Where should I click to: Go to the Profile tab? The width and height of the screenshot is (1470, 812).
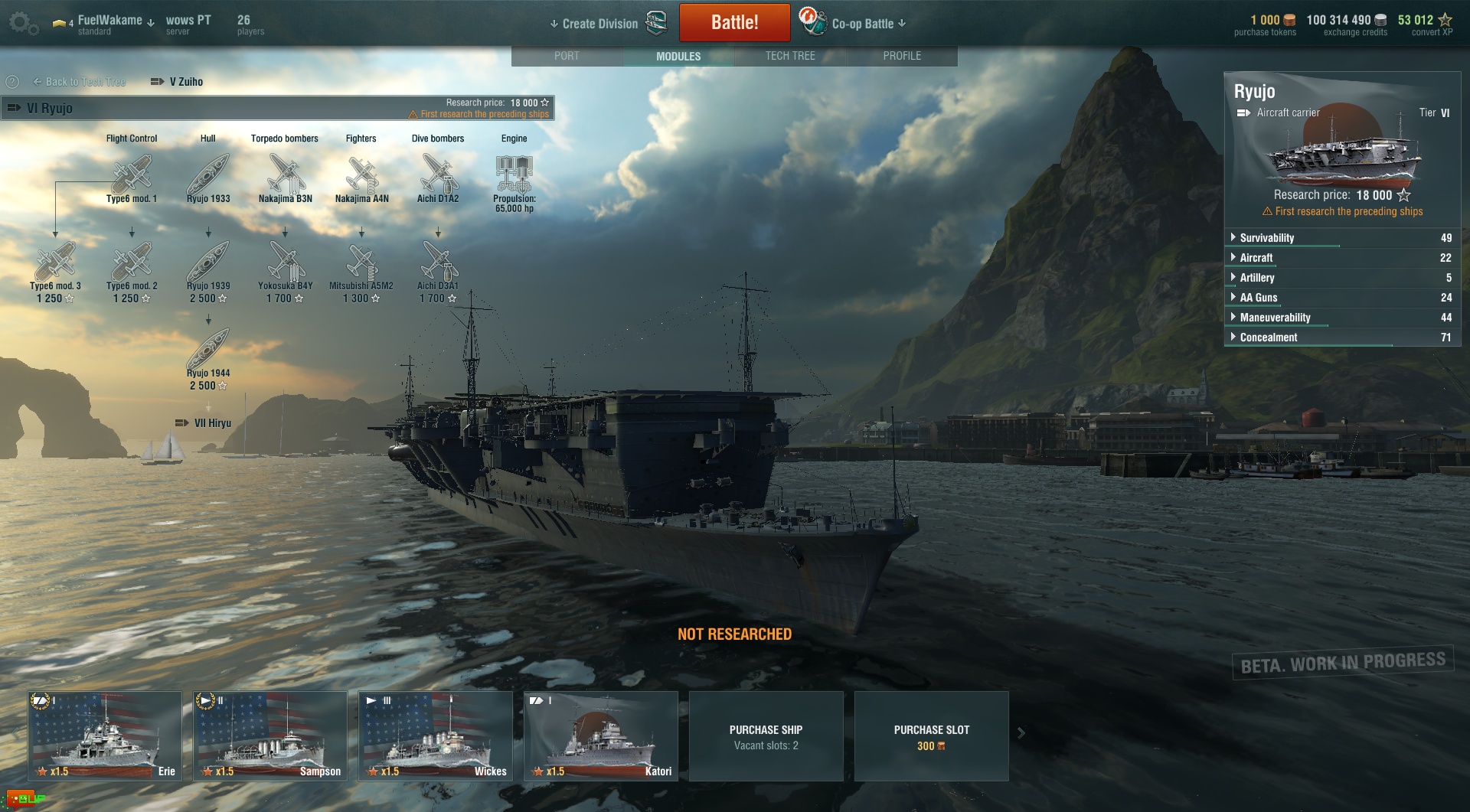click(902, 56)
